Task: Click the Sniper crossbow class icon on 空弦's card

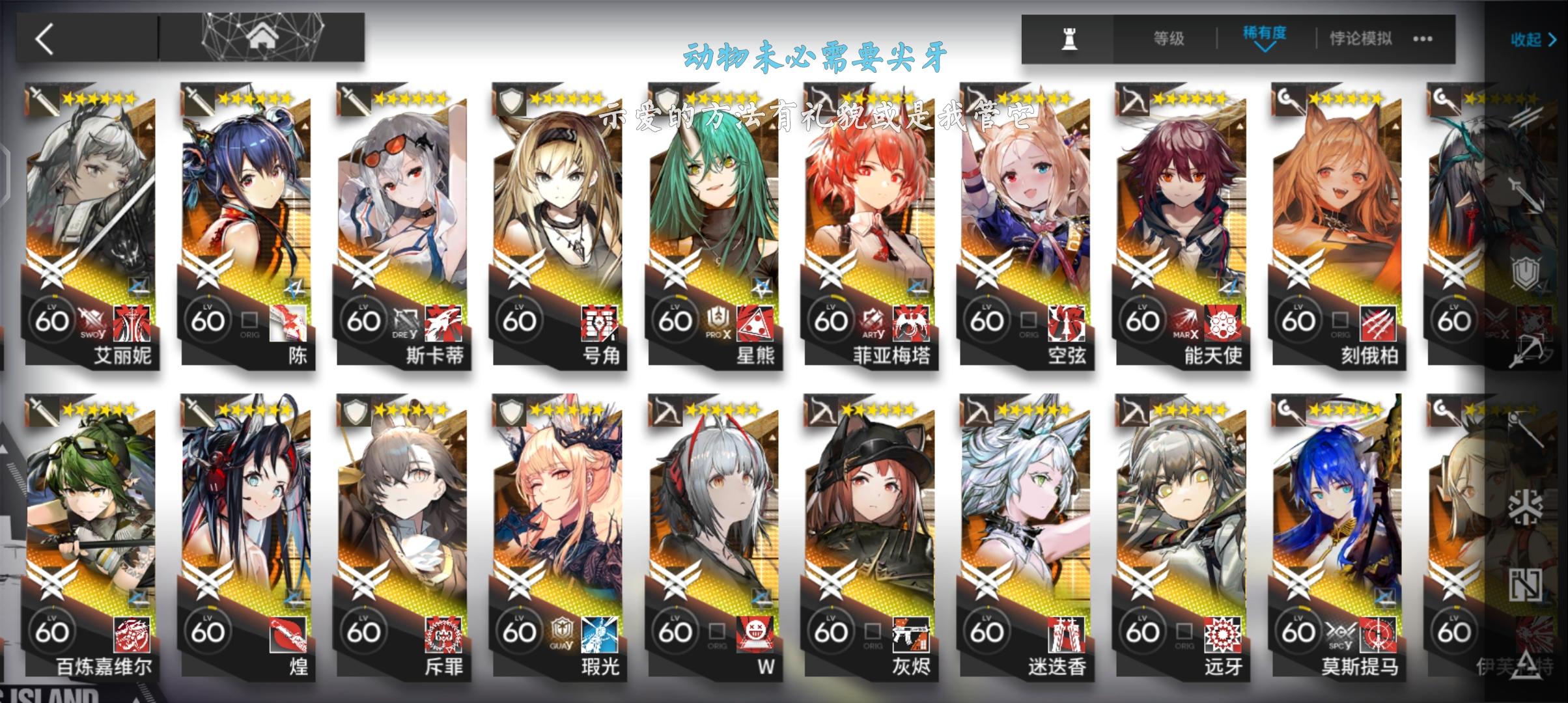Action: point(975,98)
